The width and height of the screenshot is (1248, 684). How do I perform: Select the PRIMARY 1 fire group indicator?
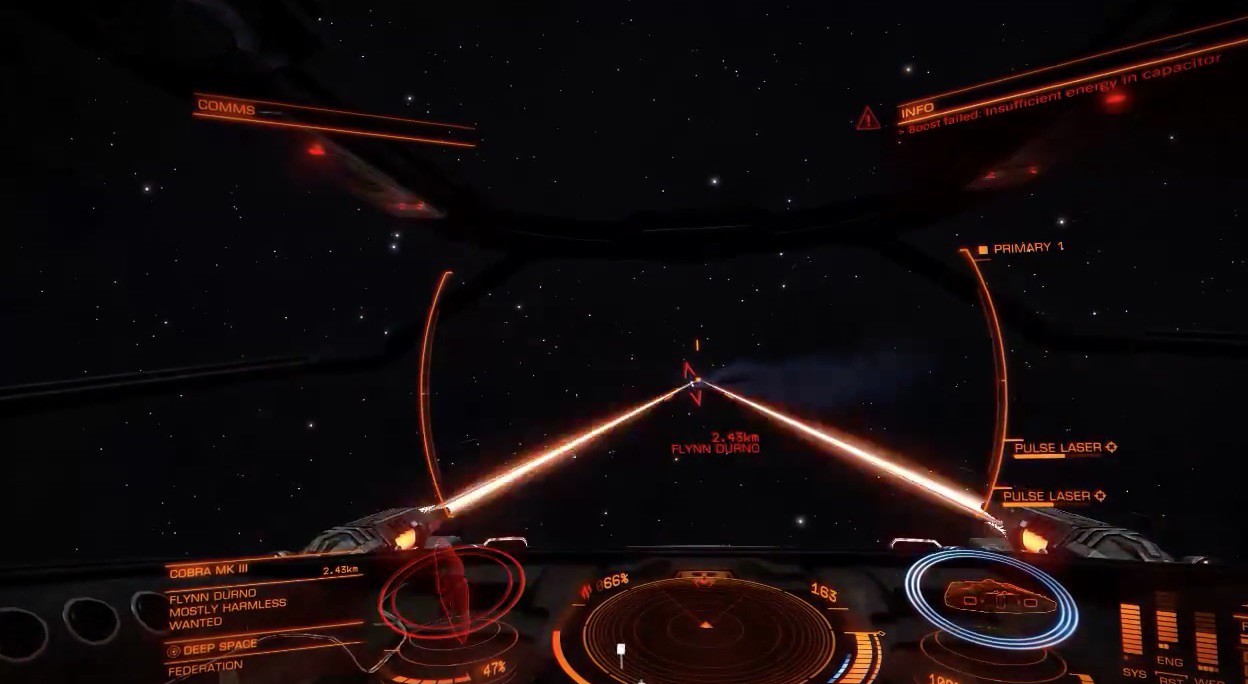tap(1020, 248)
